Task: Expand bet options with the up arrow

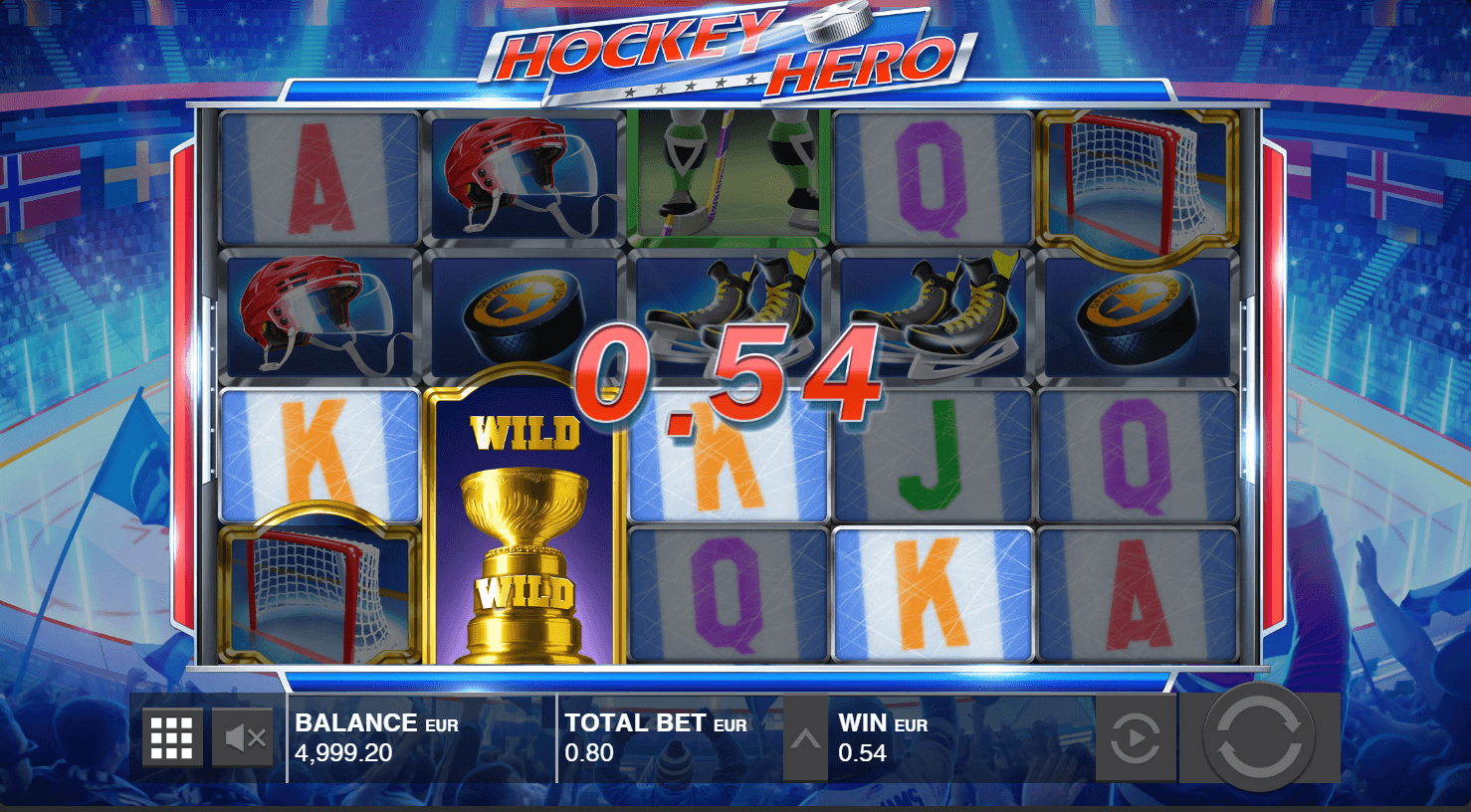Action: point(805,738)
